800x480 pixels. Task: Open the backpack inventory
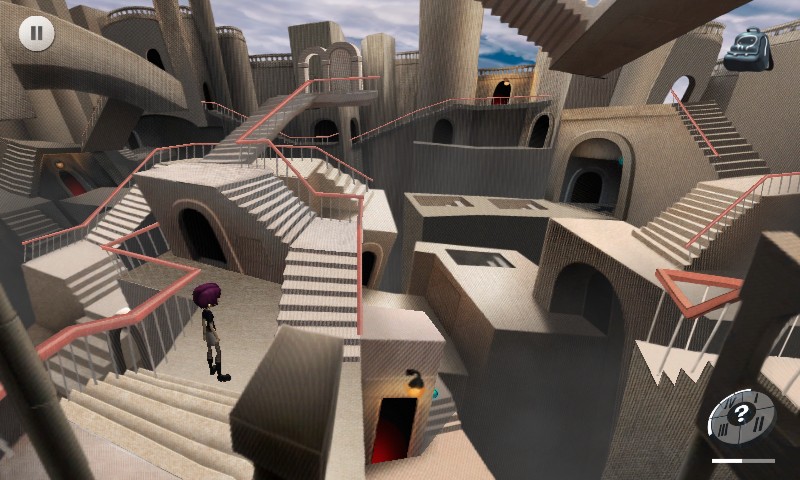coord(748,50)
